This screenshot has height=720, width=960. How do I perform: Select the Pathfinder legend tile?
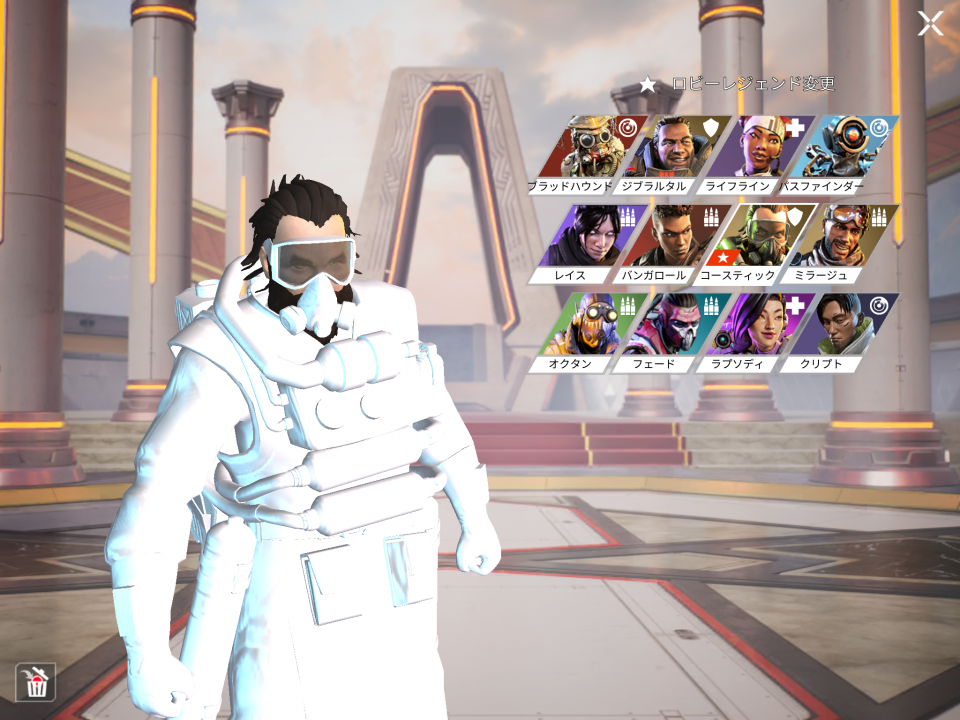848,150
